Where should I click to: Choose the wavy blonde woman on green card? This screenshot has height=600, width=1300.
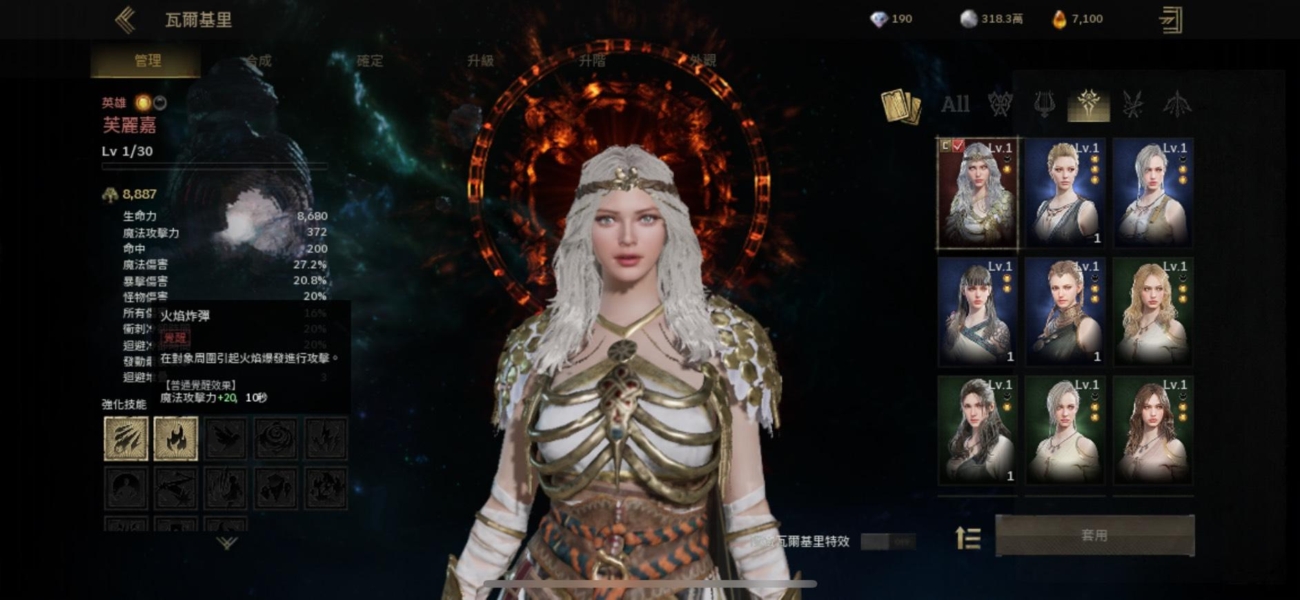point(1152,311)
